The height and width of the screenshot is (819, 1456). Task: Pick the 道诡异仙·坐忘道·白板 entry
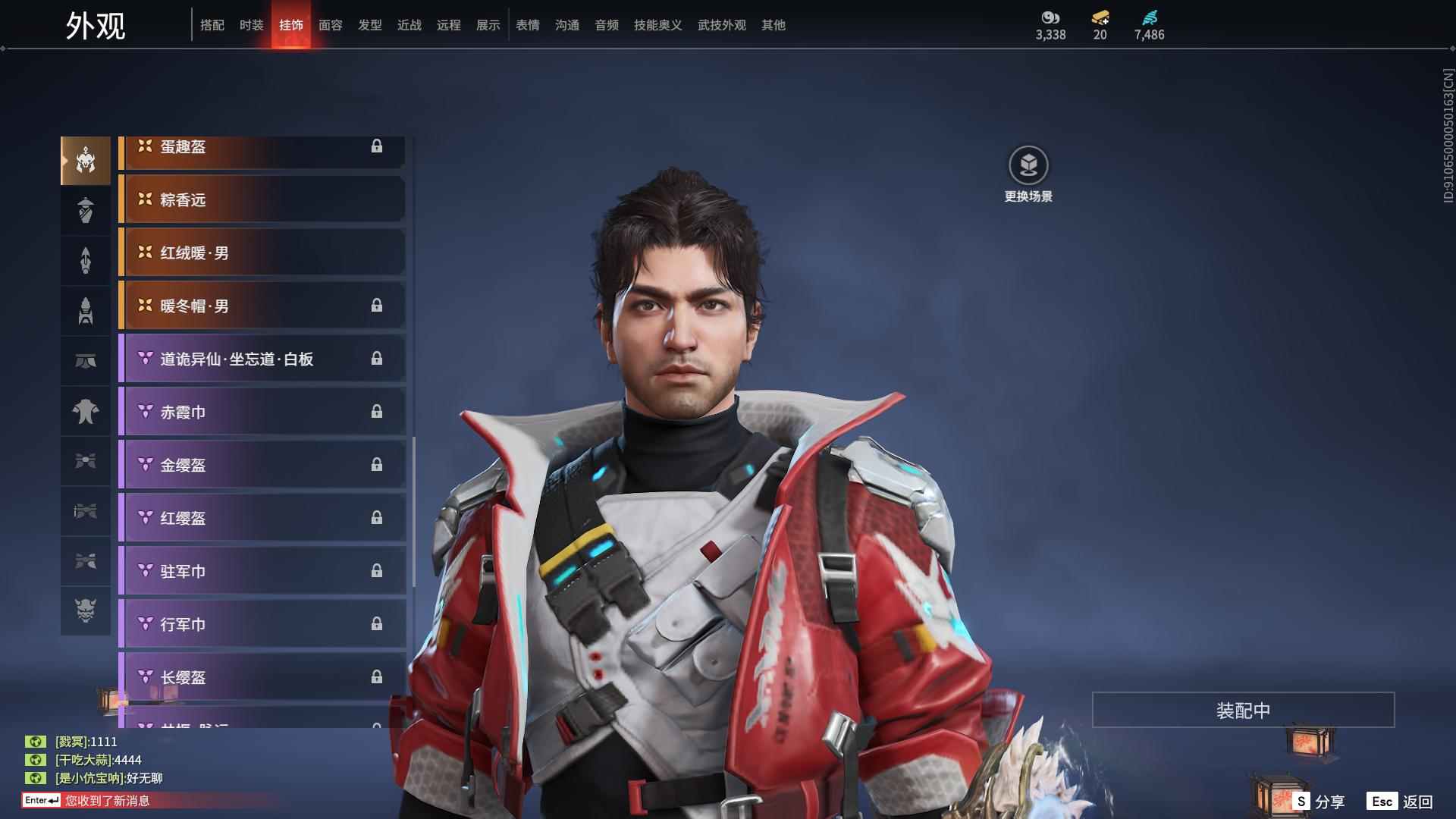(x=262, y=359)
